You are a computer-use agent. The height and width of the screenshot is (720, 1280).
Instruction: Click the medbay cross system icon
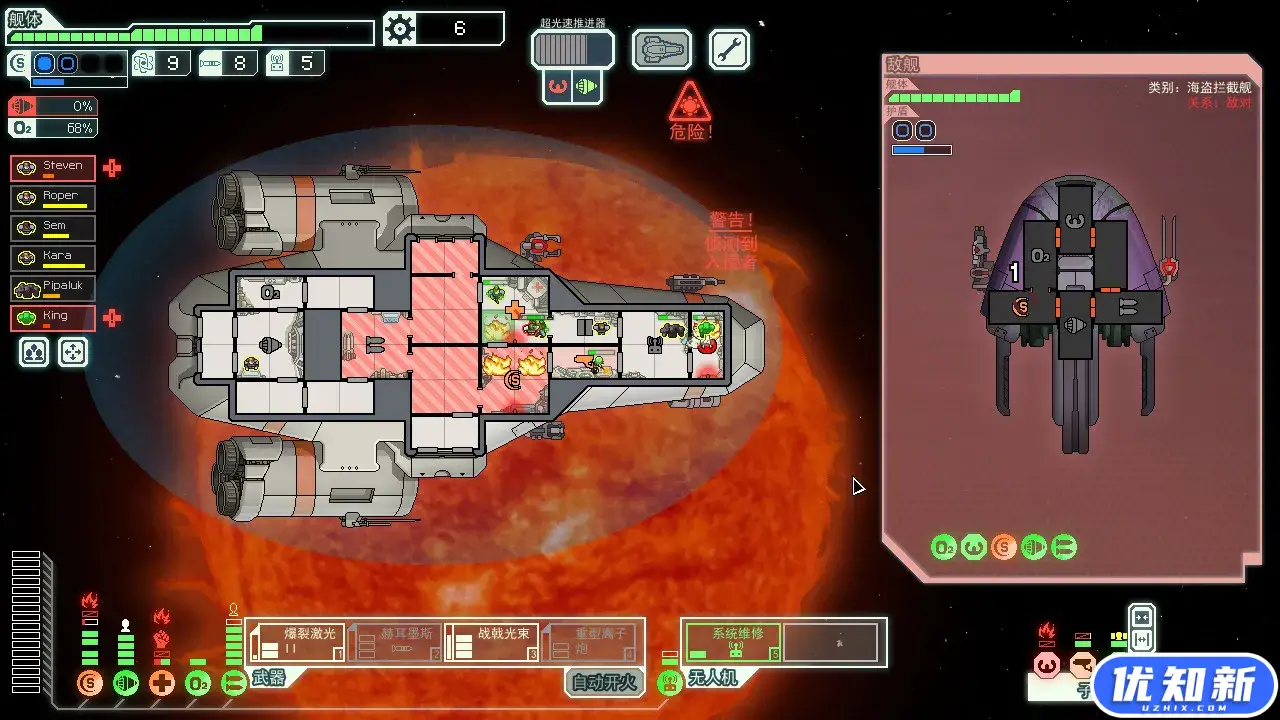(162, 683)
